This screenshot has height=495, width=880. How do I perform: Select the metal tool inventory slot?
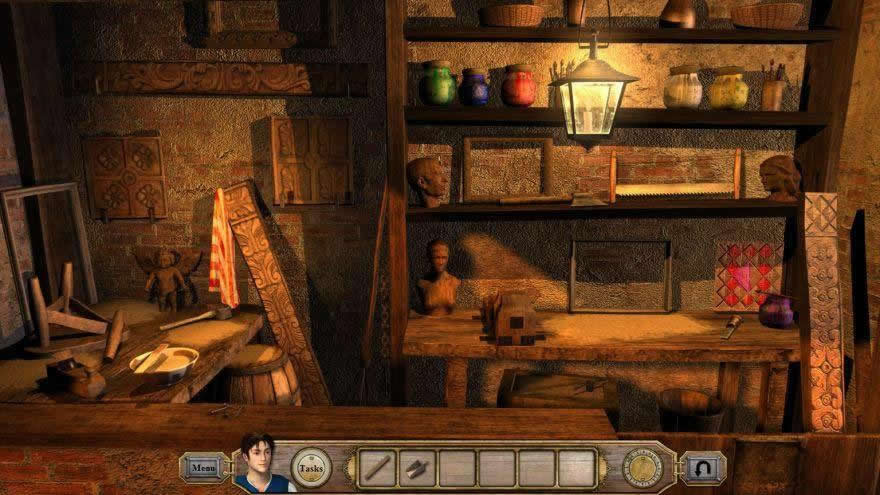point(418,467)
